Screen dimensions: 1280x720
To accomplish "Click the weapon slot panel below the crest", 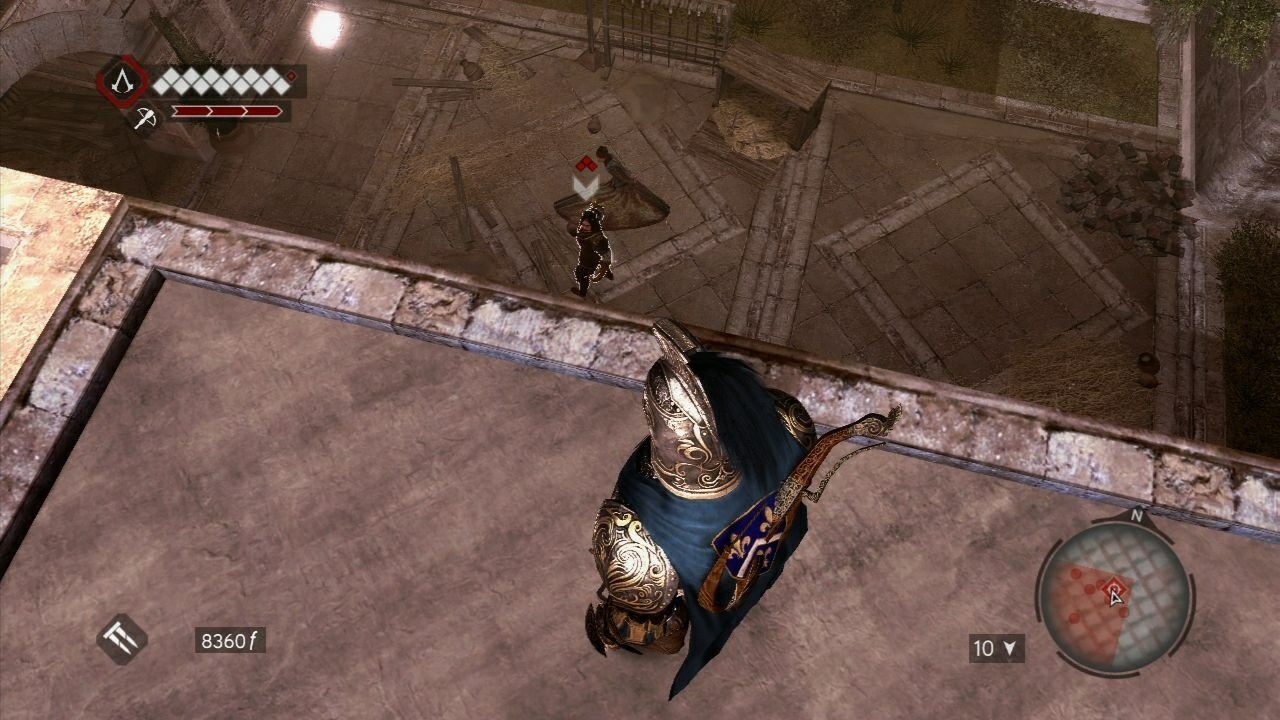I will (145, 120).
